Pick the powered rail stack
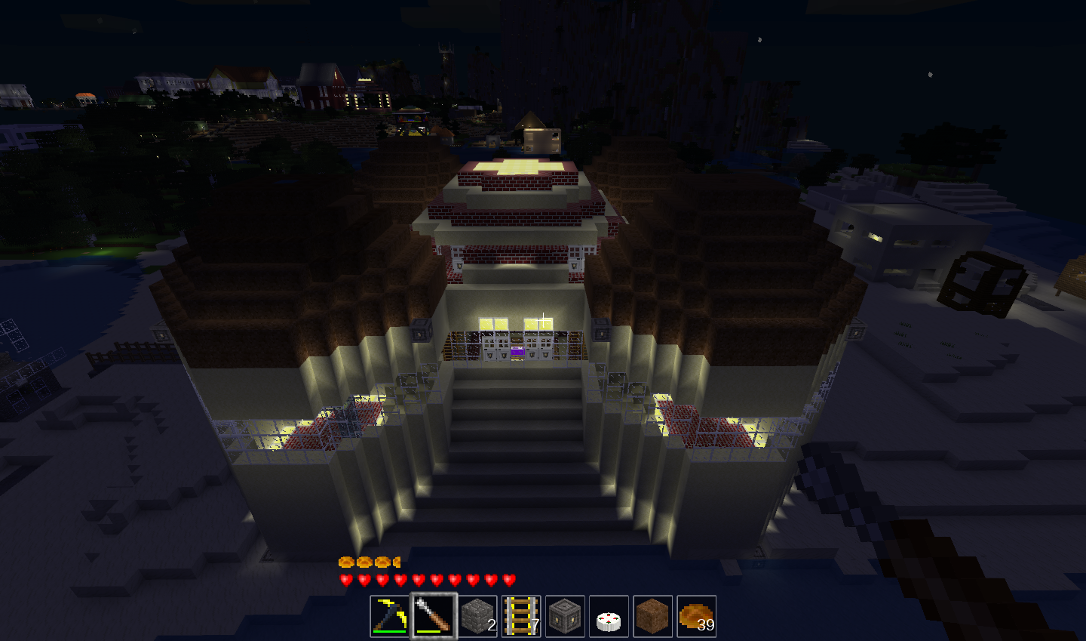Screen dimensions: 1086x641 pos(522,616)
